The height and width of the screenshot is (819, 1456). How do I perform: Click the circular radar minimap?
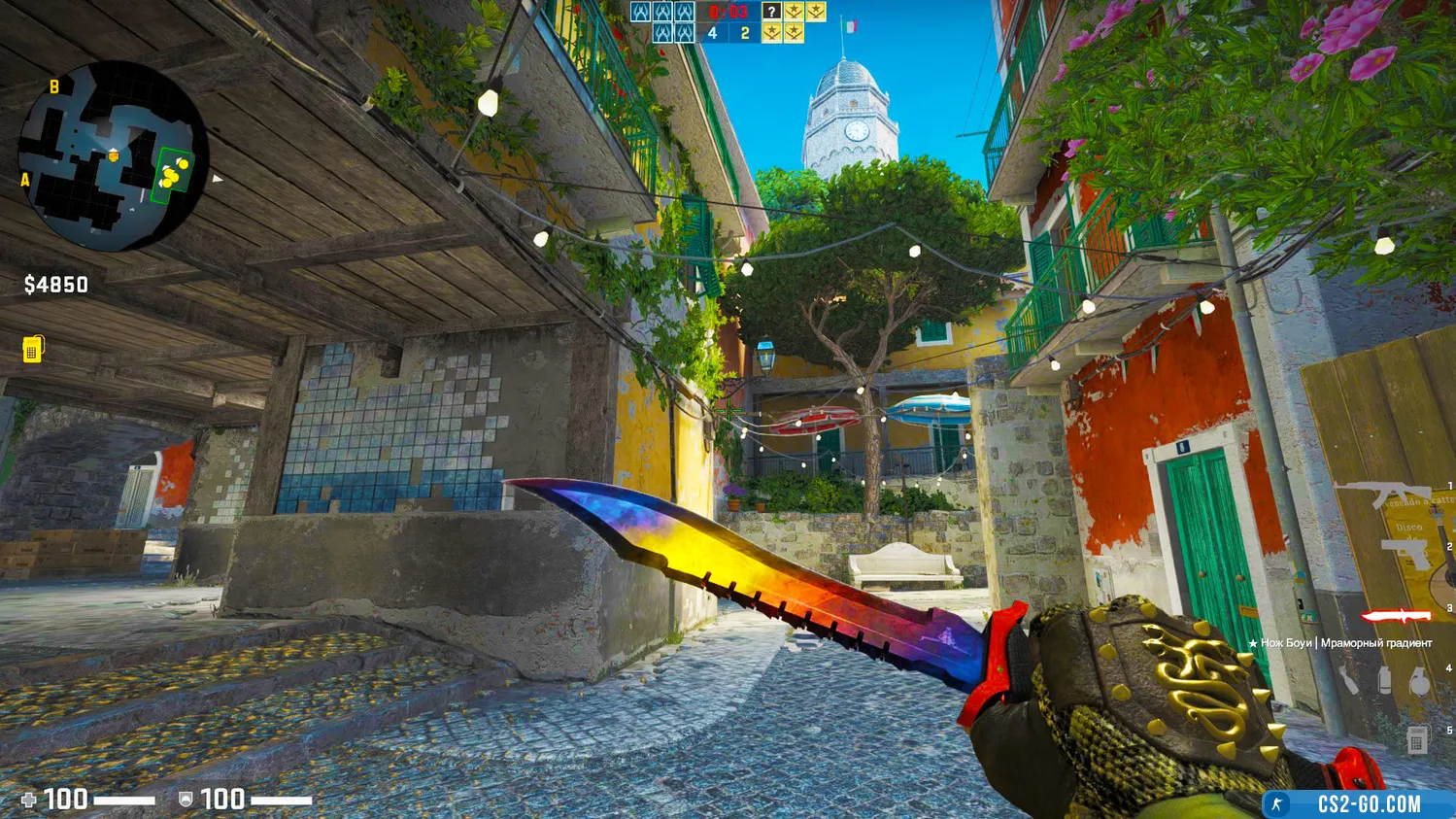[113, 155]
